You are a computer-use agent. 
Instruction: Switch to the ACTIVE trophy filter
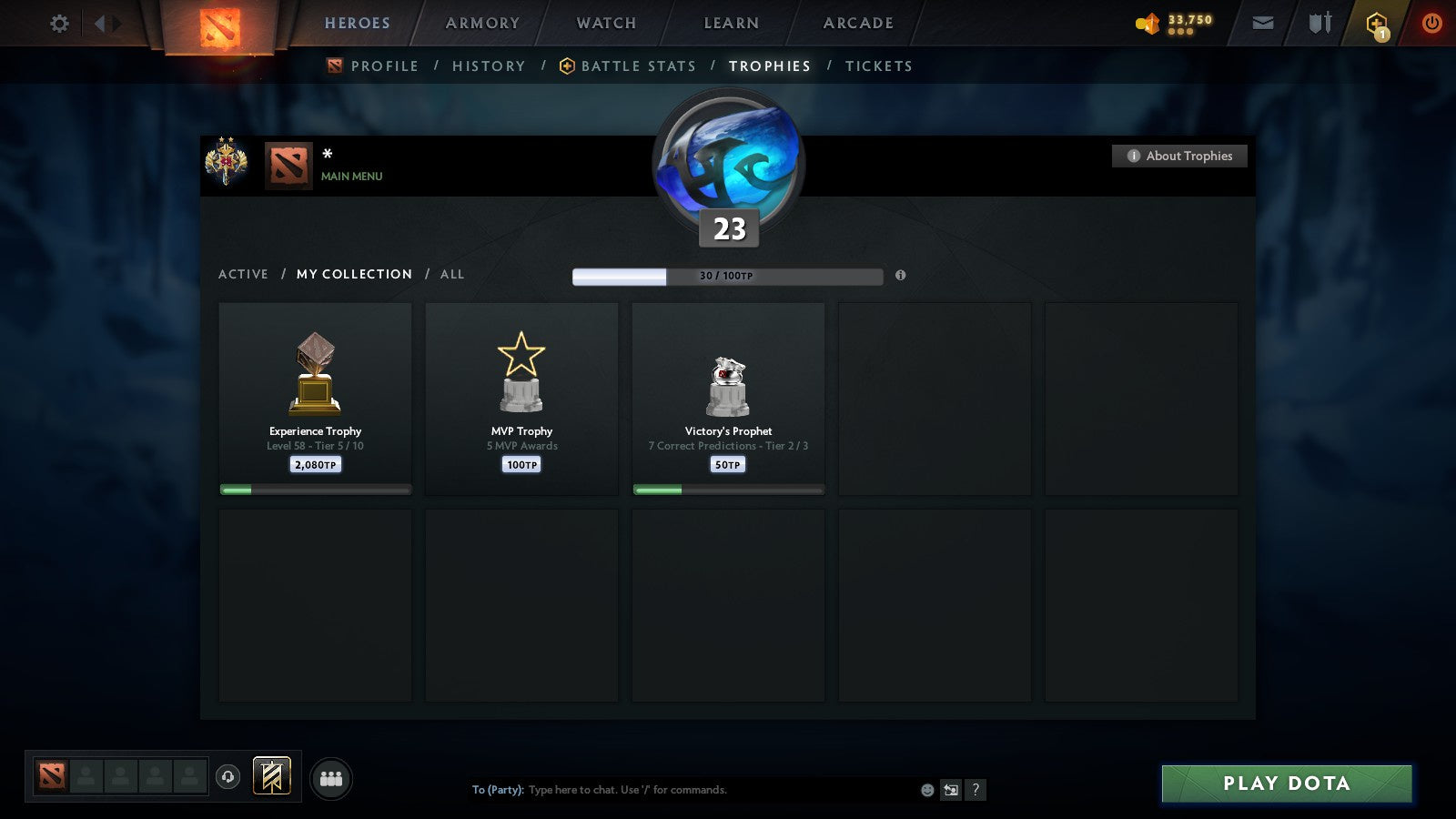point(244,274)
